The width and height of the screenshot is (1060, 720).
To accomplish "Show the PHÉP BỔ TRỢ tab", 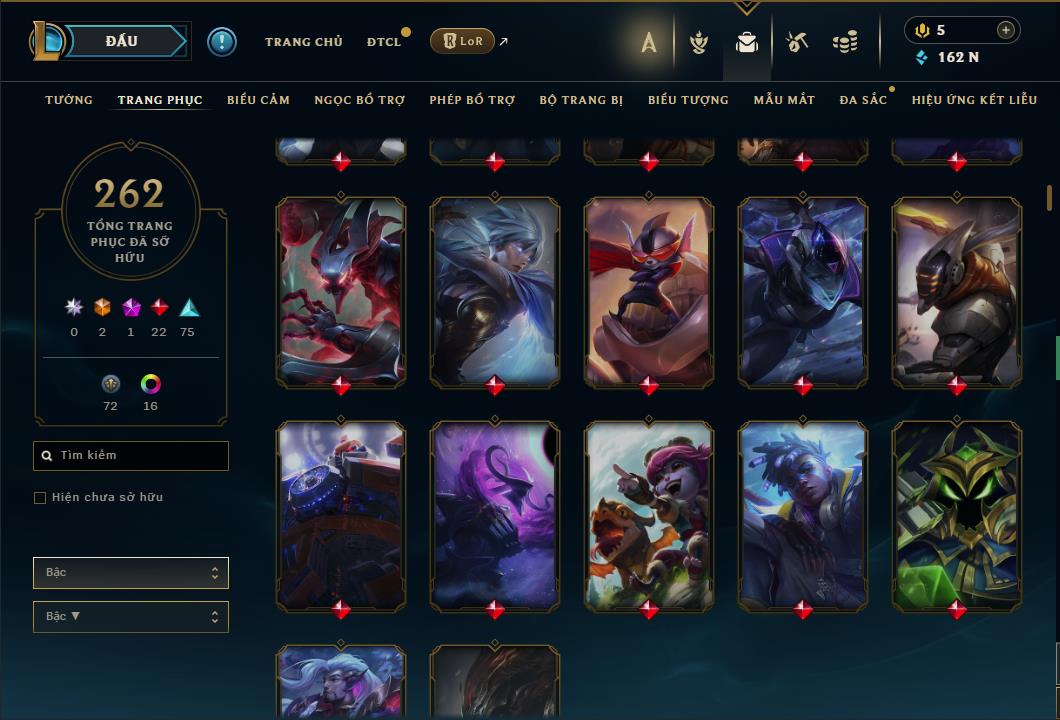I will (x=472, y=100).
